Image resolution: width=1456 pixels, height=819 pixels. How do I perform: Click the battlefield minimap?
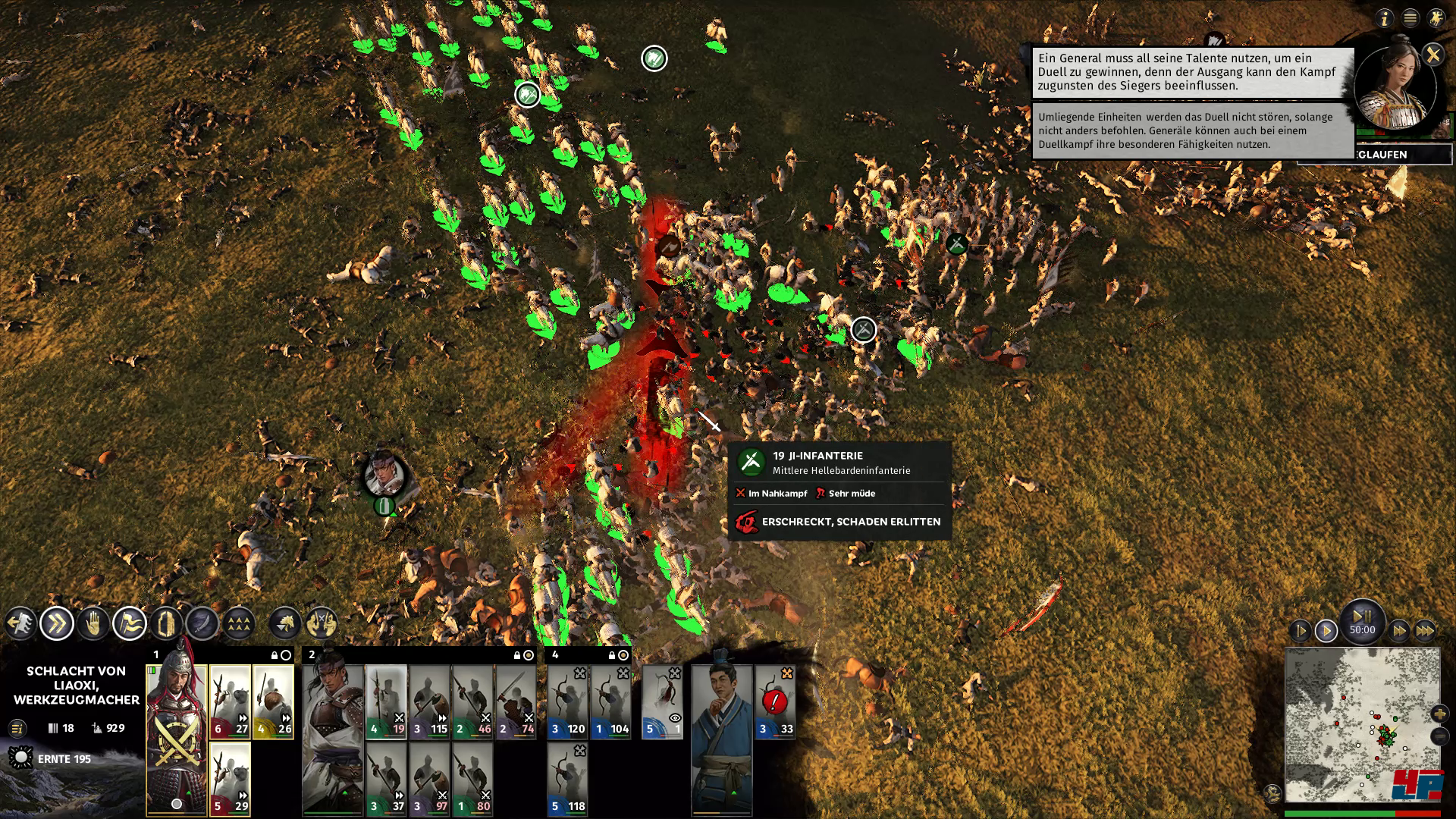(x=1362, y=724)
